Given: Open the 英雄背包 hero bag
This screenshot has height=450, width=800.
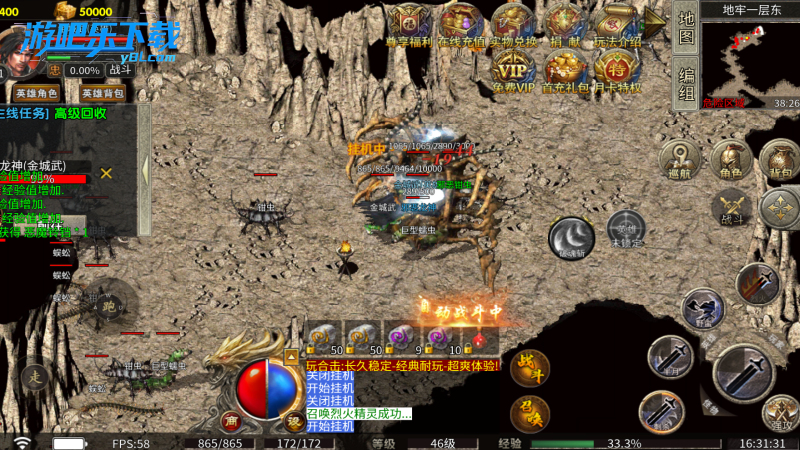Looking at the screenshot, I should pyautogui.click(x=103, y=93).
